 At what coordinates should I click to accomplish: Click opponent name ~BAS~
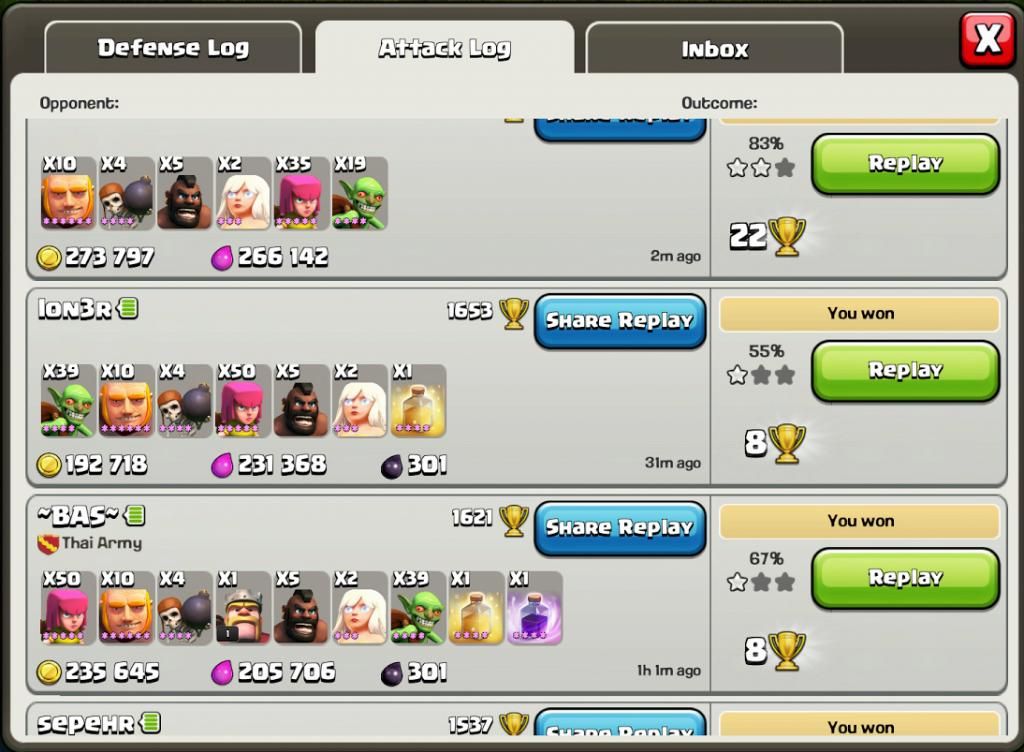(x=79, y=516)
